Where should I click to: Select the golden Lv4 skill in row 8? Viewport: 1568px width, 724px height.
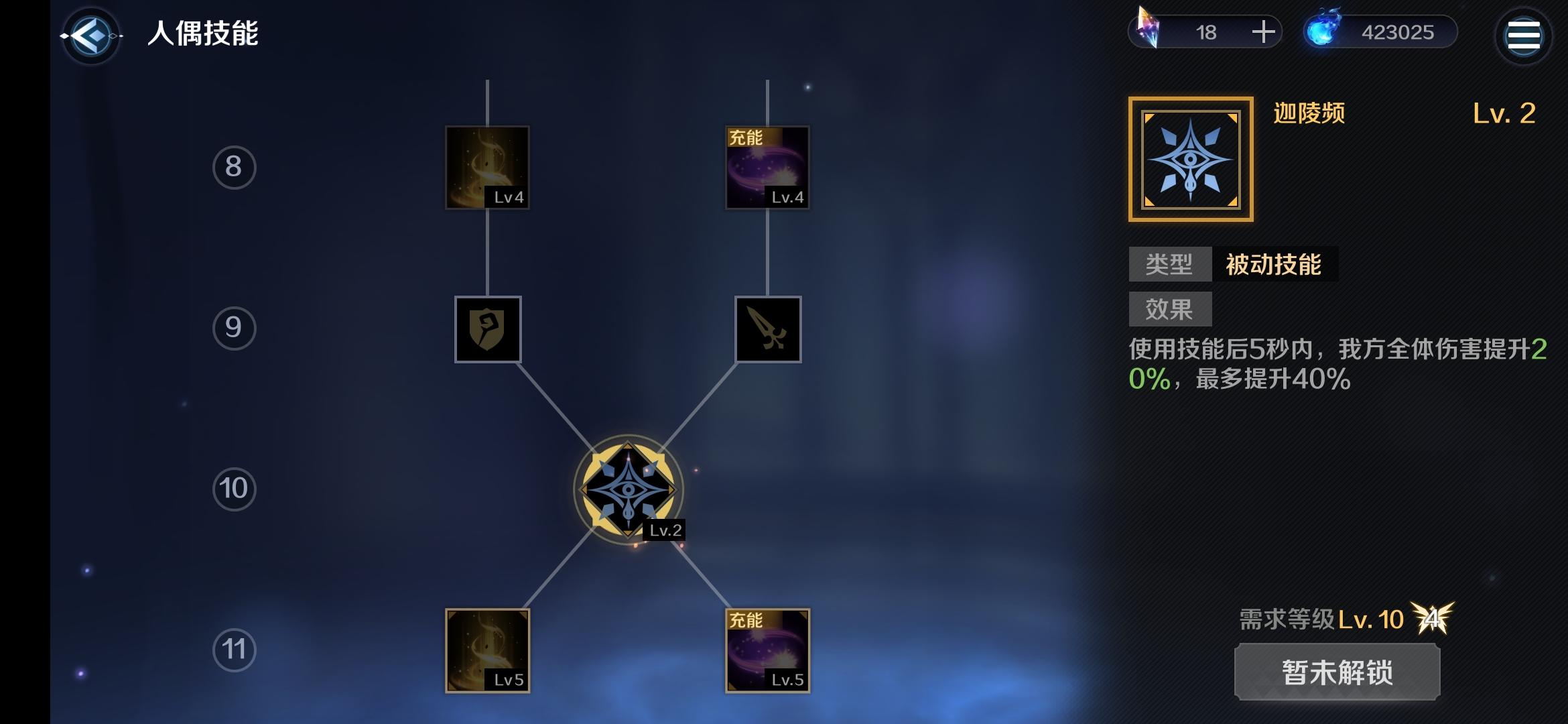pos(486,168)
